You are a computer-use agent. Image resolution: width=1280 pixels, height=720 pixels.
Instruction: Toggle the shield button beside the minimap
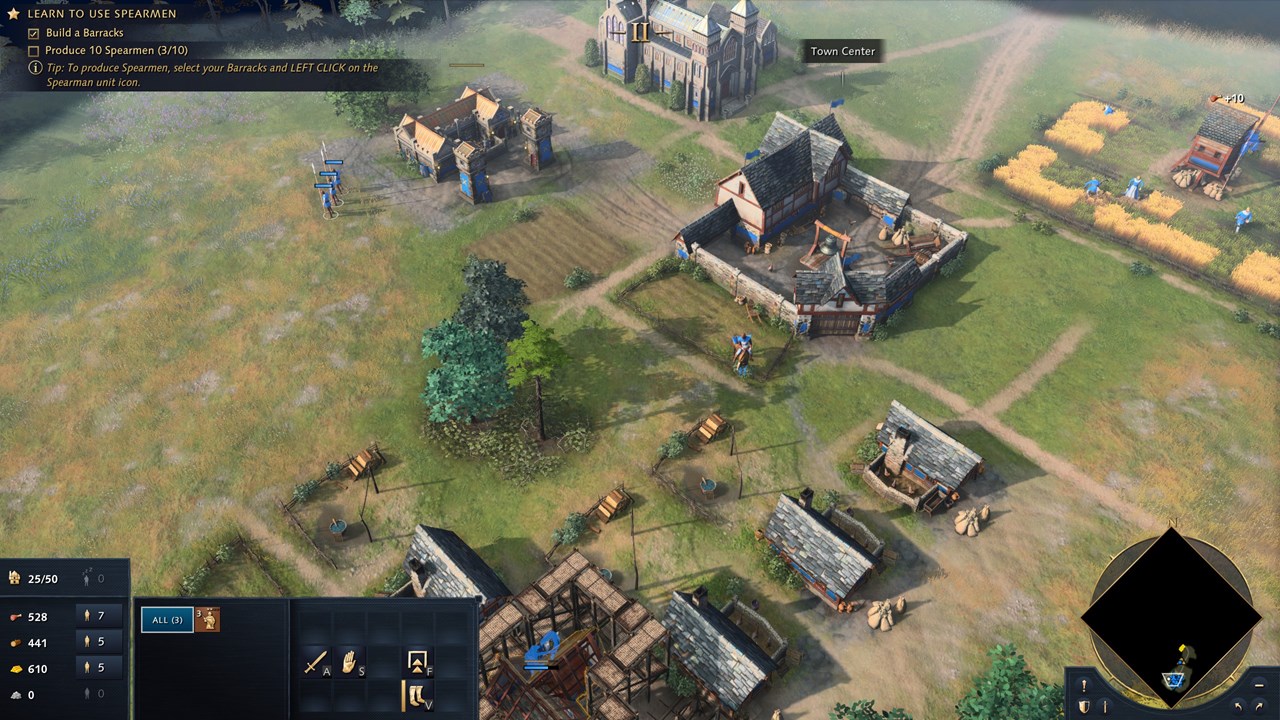click(1083, 707)
